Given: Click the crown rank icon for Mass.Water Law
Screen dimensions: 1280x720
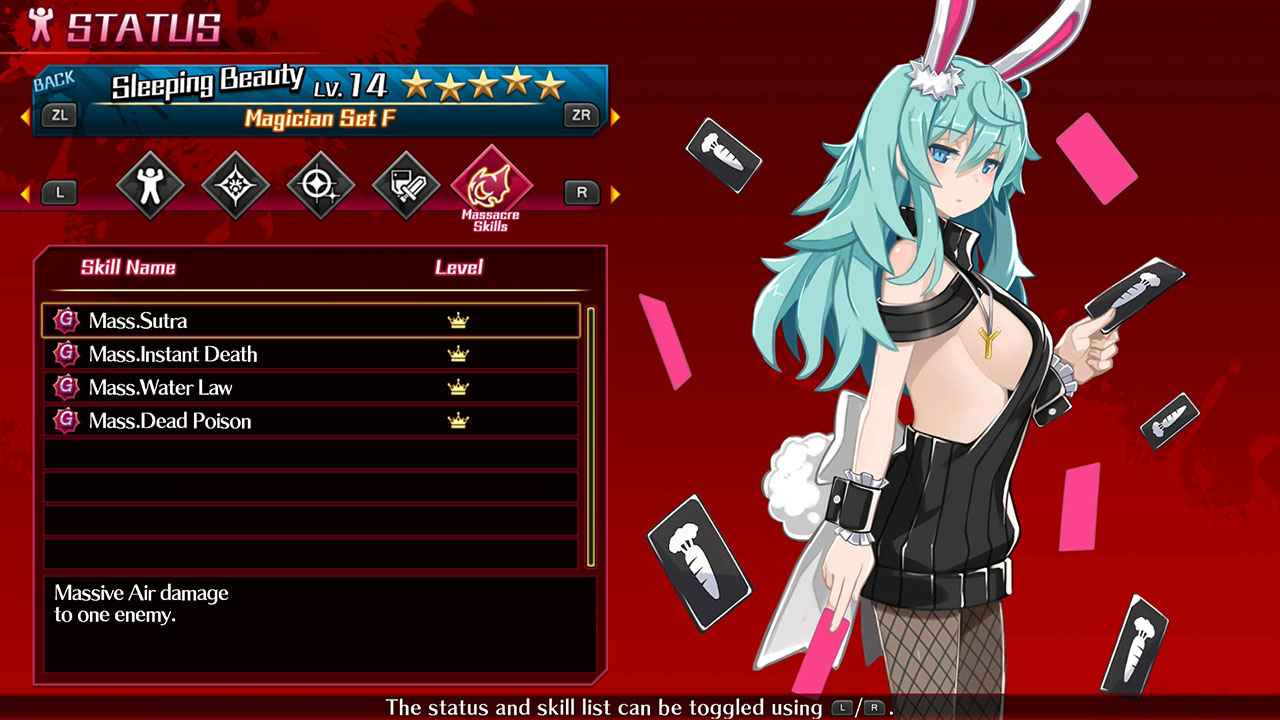Looking at the screenshot, I should tap(457, 387).
